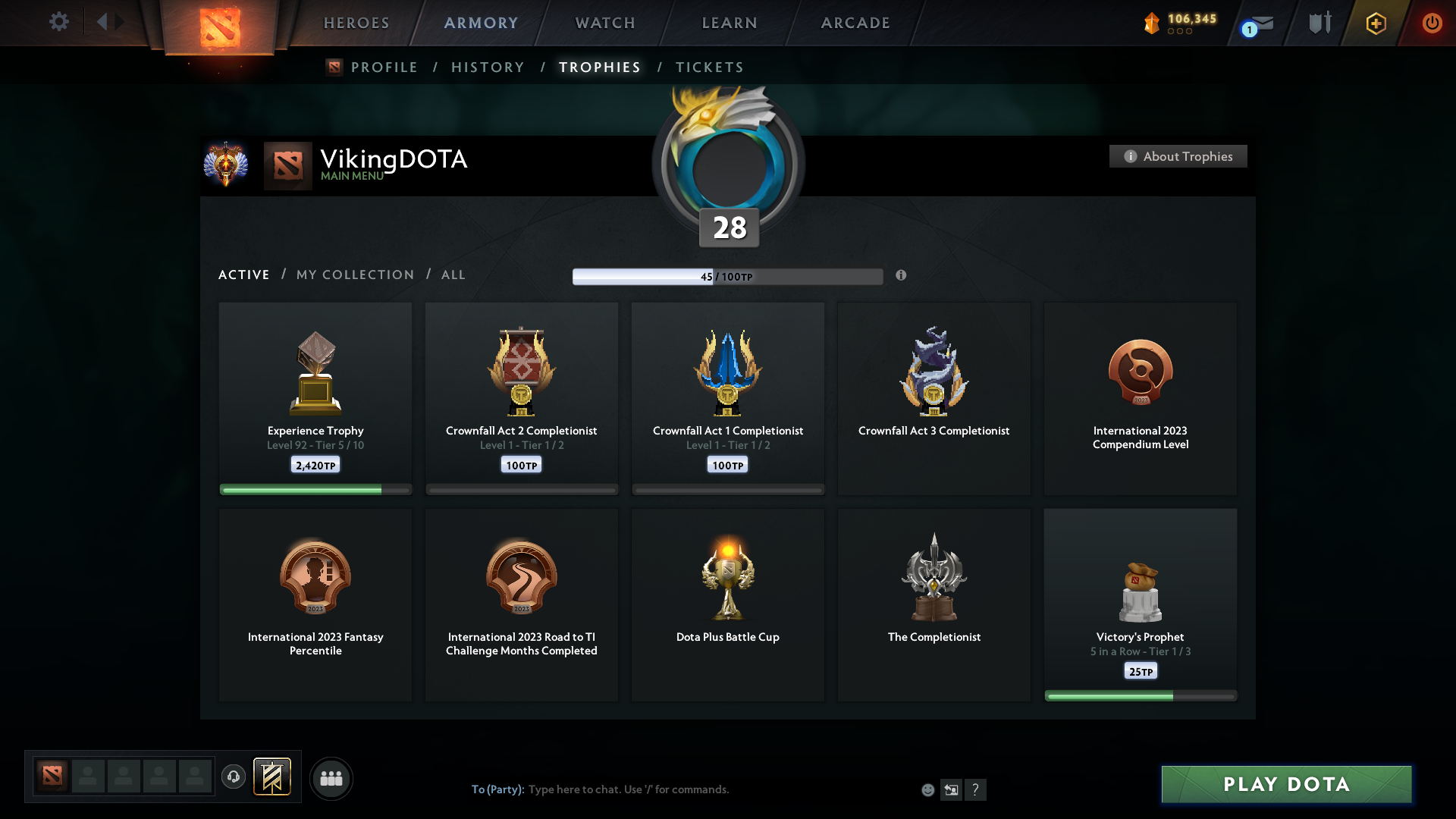Switch trophy filter to ALL
Viewport: 1456px width, 819px height.
pyautogui.click(x=453, y=275)
